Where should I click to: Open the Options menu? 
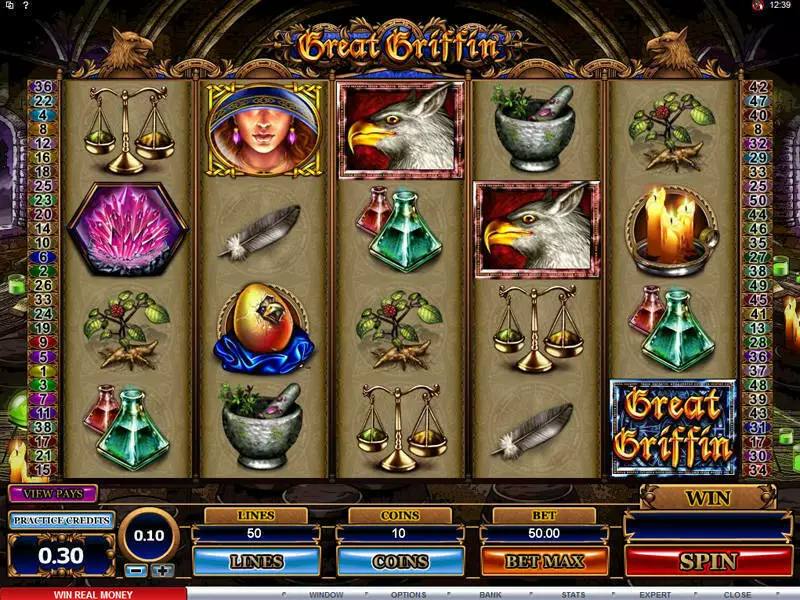408,594
